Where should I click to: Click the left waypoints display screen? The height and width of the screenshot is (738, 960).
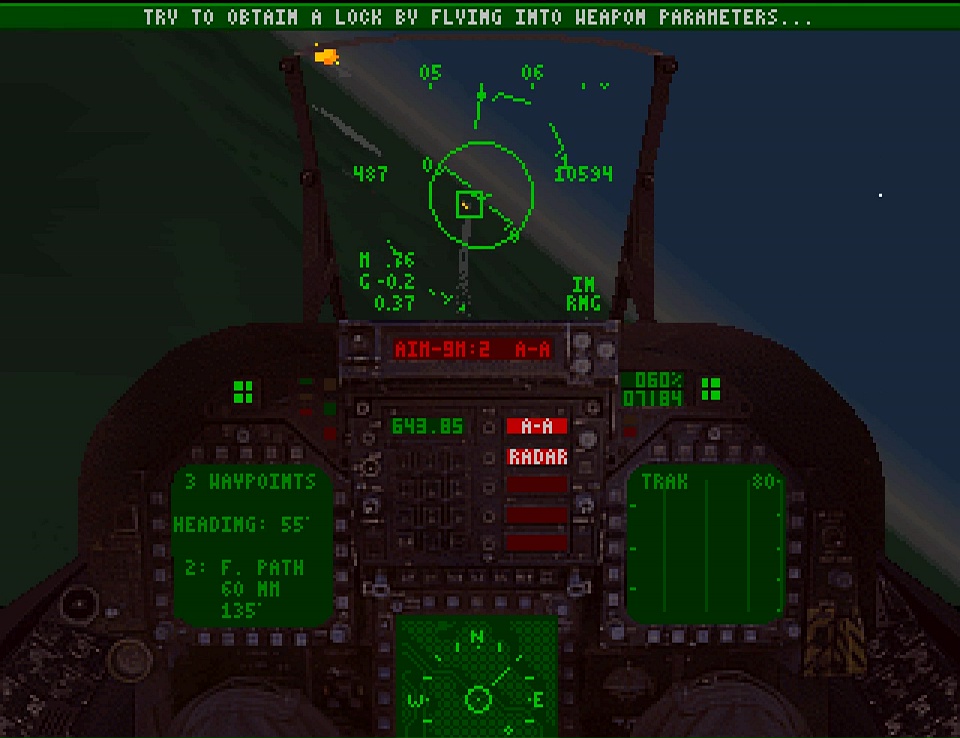pos(250,545)
